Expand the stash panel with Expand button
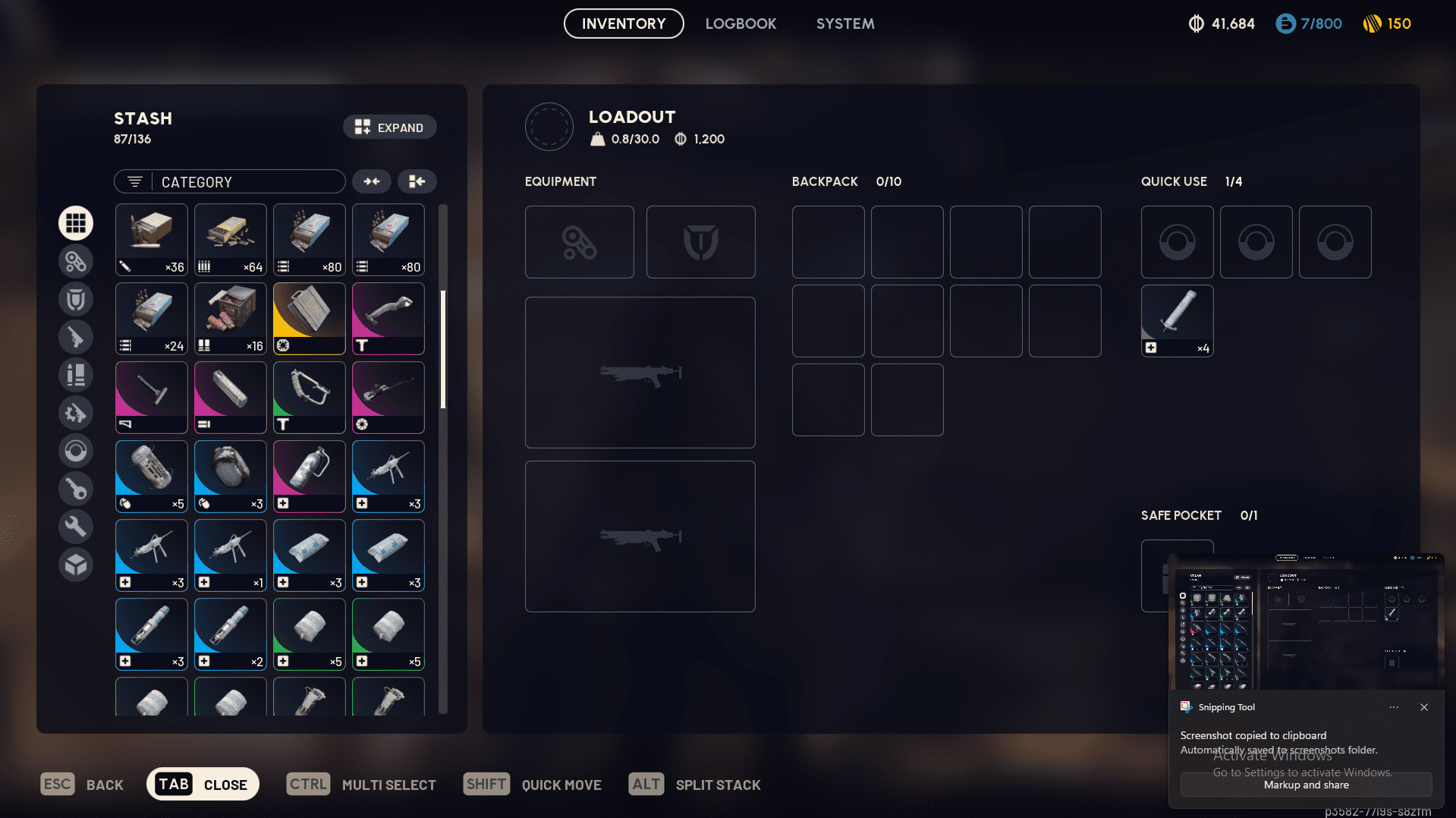Screen dimensions: 1456x818 (x=389, y=127)
